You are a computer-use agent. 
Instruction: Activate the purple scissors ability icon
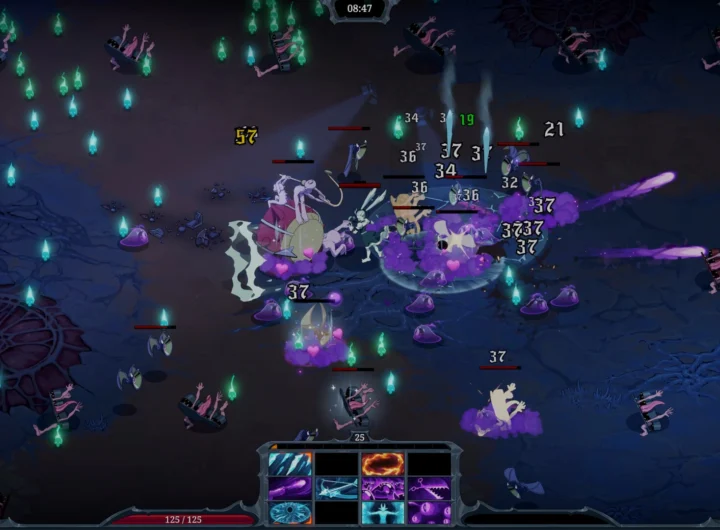point(428,488)
